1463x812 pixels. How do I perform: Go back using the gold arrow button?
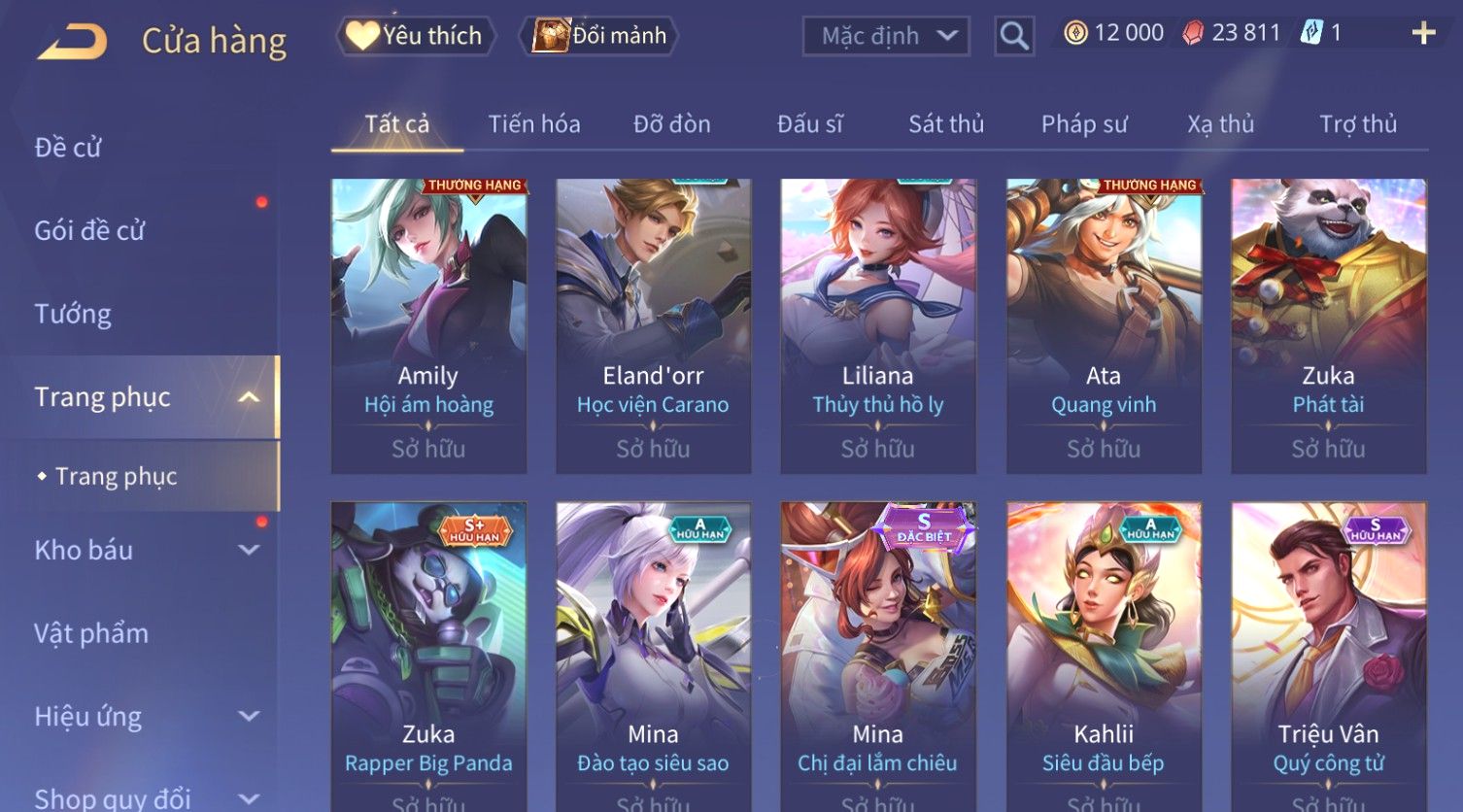[73, 42]
